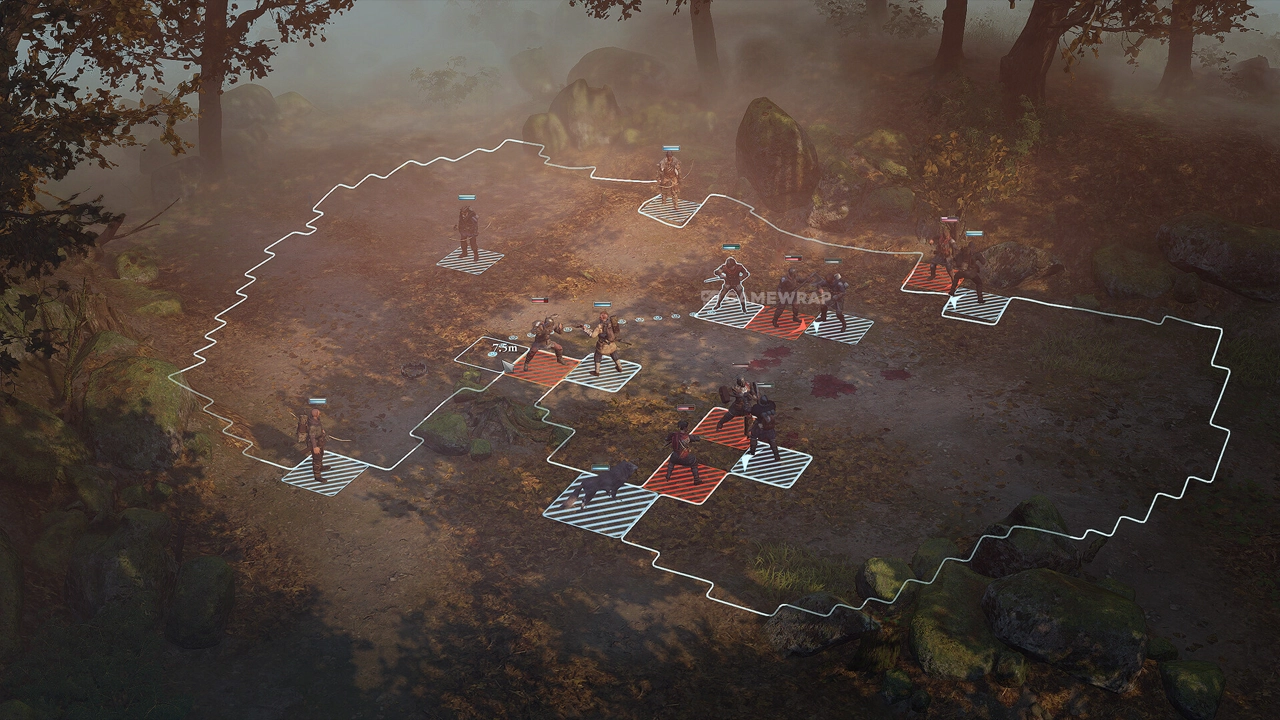1280x720 pixels.
Task: Select the empty destination tile labeled 7.5m
Action: pyautogui.click(x=491, y=354)
